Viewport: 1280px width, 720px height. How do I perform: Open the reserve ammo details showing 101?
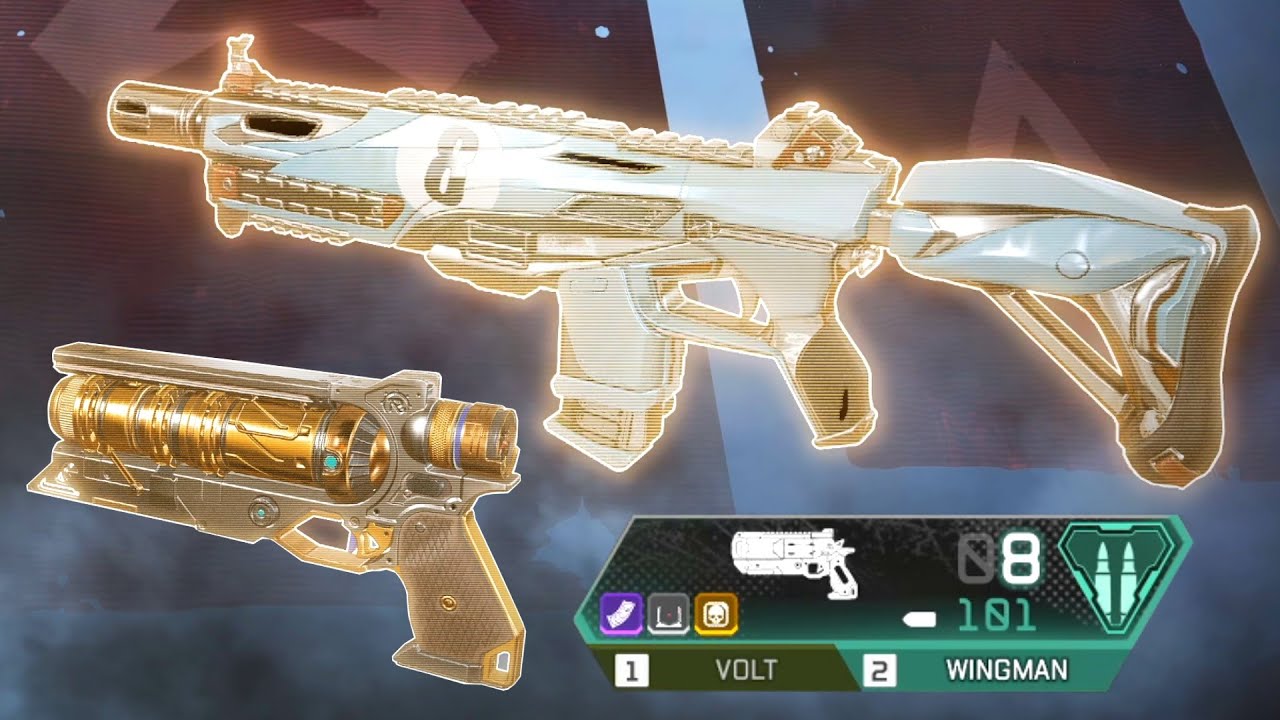(996, 616)
